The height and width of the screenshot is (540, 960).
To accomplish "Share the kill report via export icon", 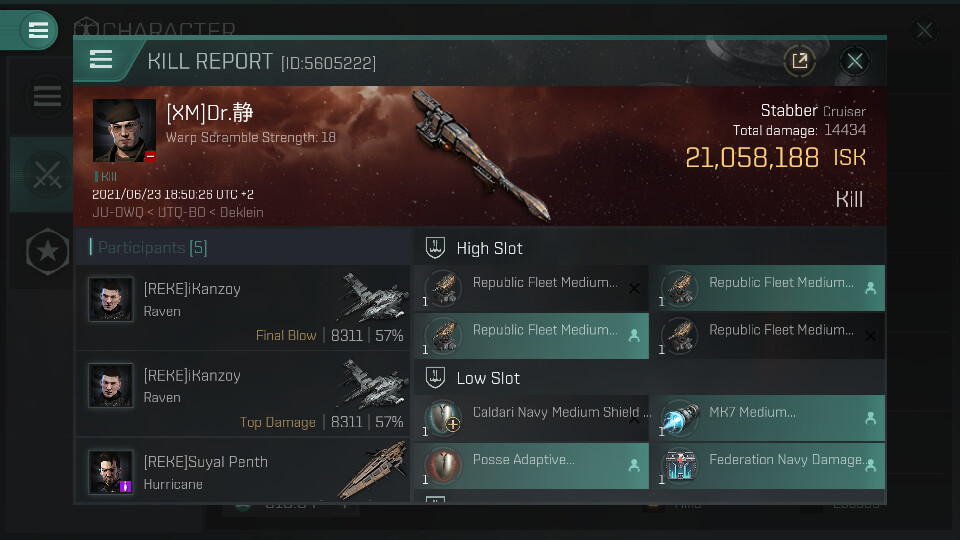I will (799, 61).
